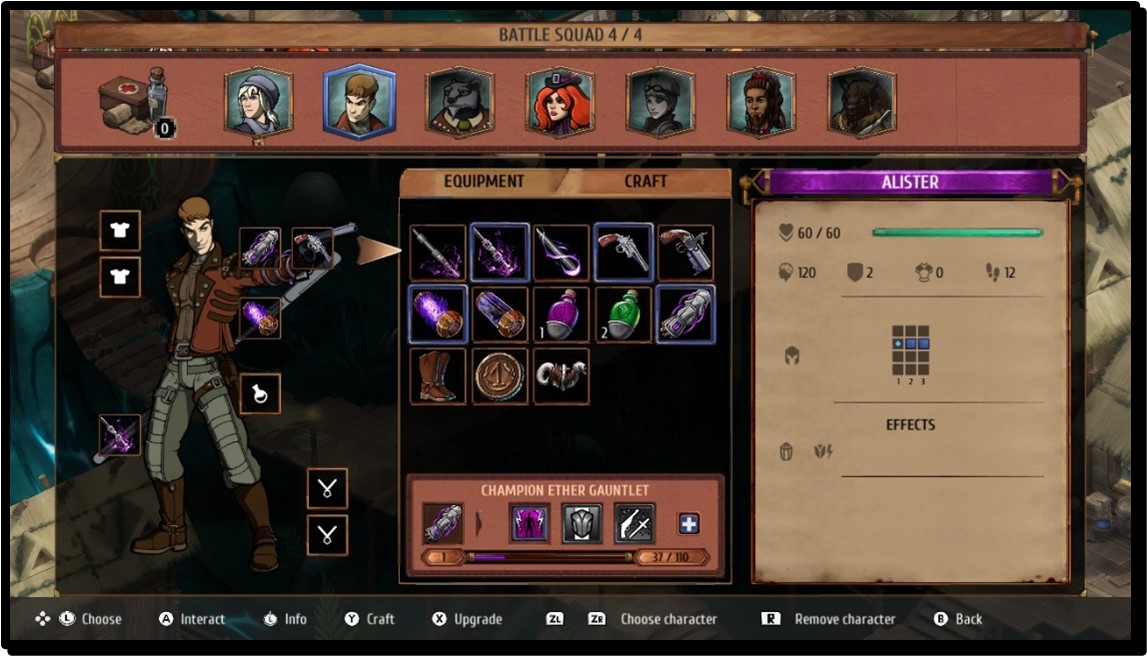Select the ether gauntlet in inventory grid
Image resolution: width=1147 pixels, height=656 pixels.
685,314
